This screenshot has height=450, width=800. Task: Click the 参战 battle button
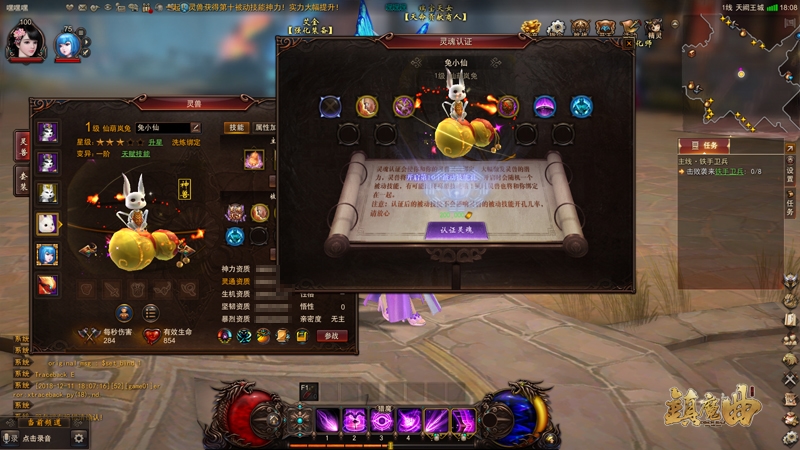click(x=332, y=336)
